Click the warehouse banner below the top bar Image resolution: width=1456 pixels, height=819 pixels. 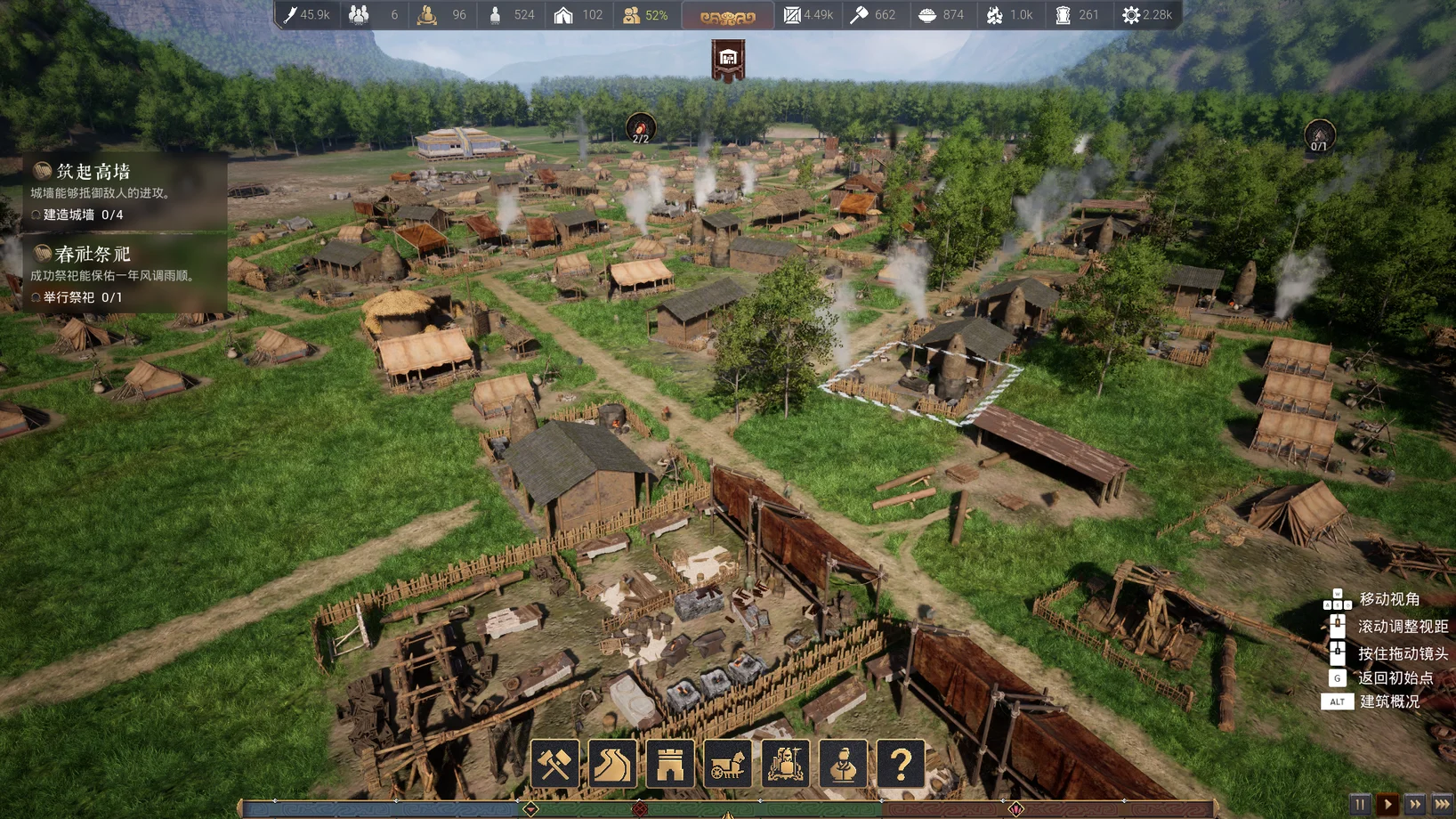[728, 60]
